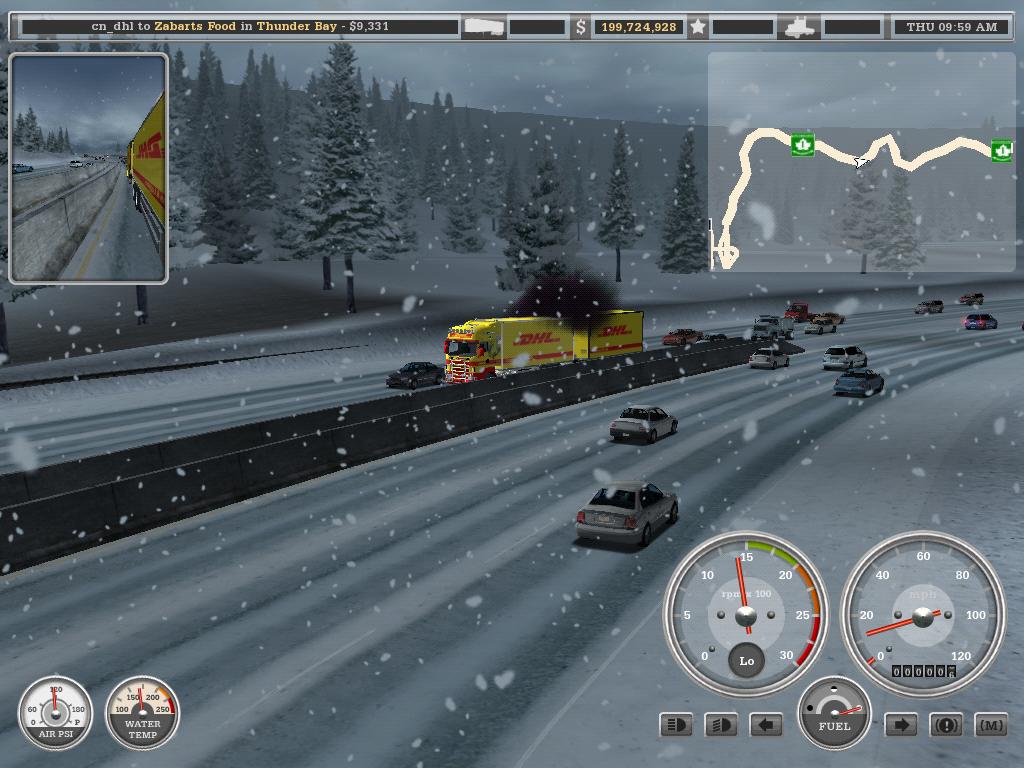Click the star rating icon

(698, 27)
